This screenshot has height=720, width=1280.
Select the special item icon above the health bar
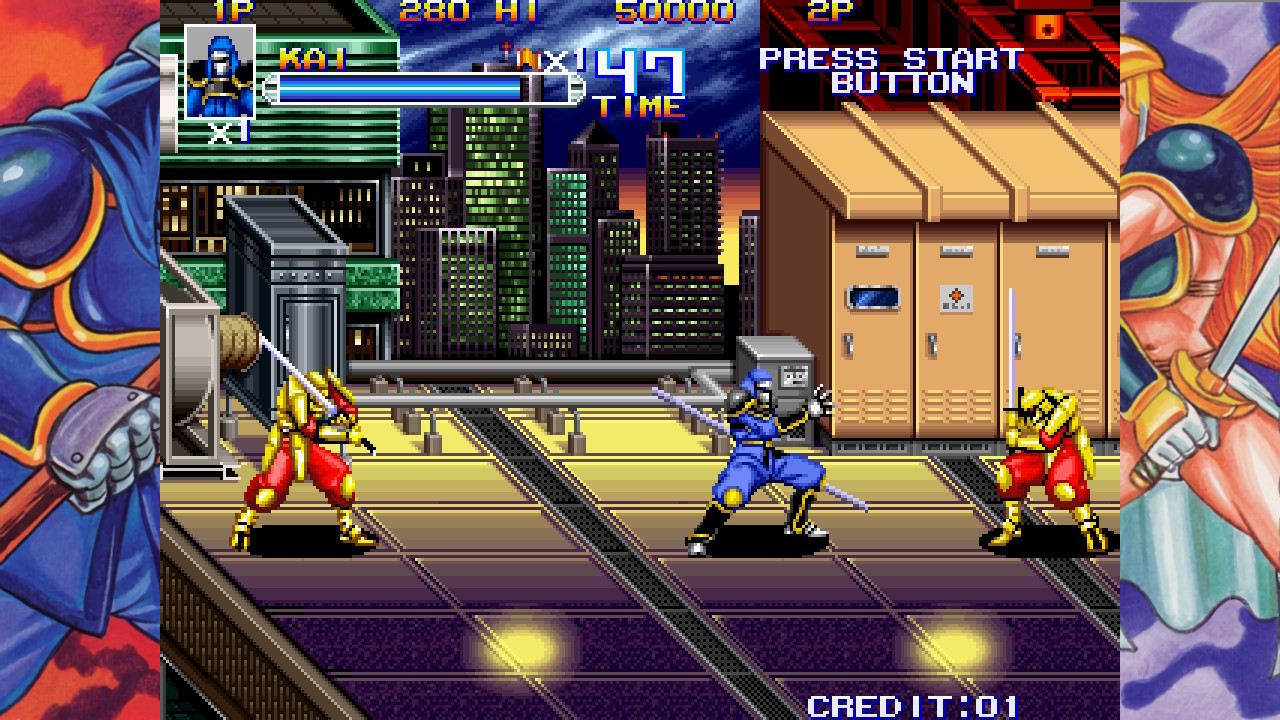tap(526, 58)
